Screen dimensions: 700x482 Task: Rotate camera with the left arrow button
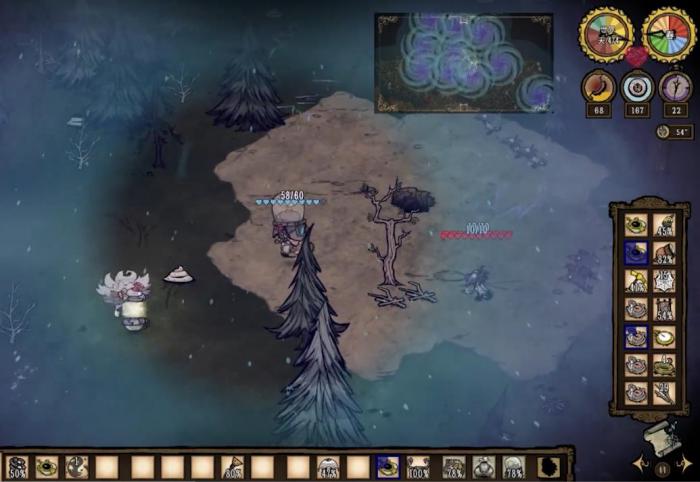[x=640, y=465]
